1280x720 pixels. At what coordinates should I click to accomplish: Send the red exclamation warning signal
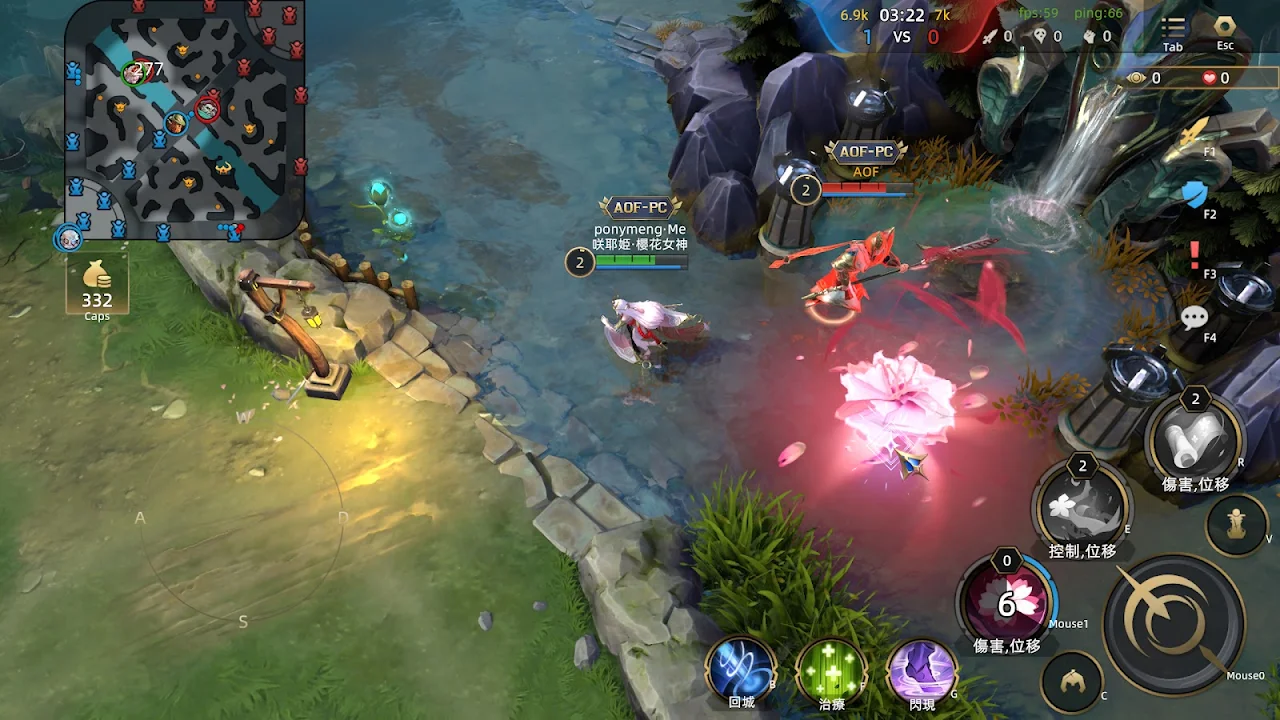coord(1195,255)
